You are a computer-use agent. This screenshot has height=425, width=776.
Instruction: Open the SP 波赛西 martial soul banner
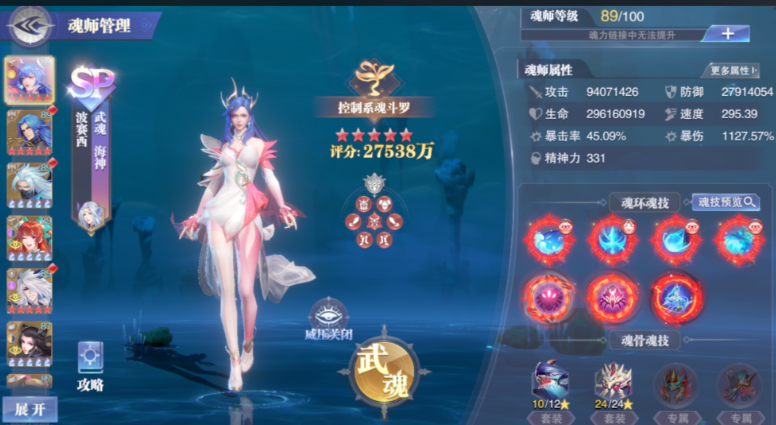tap(90, 145)
